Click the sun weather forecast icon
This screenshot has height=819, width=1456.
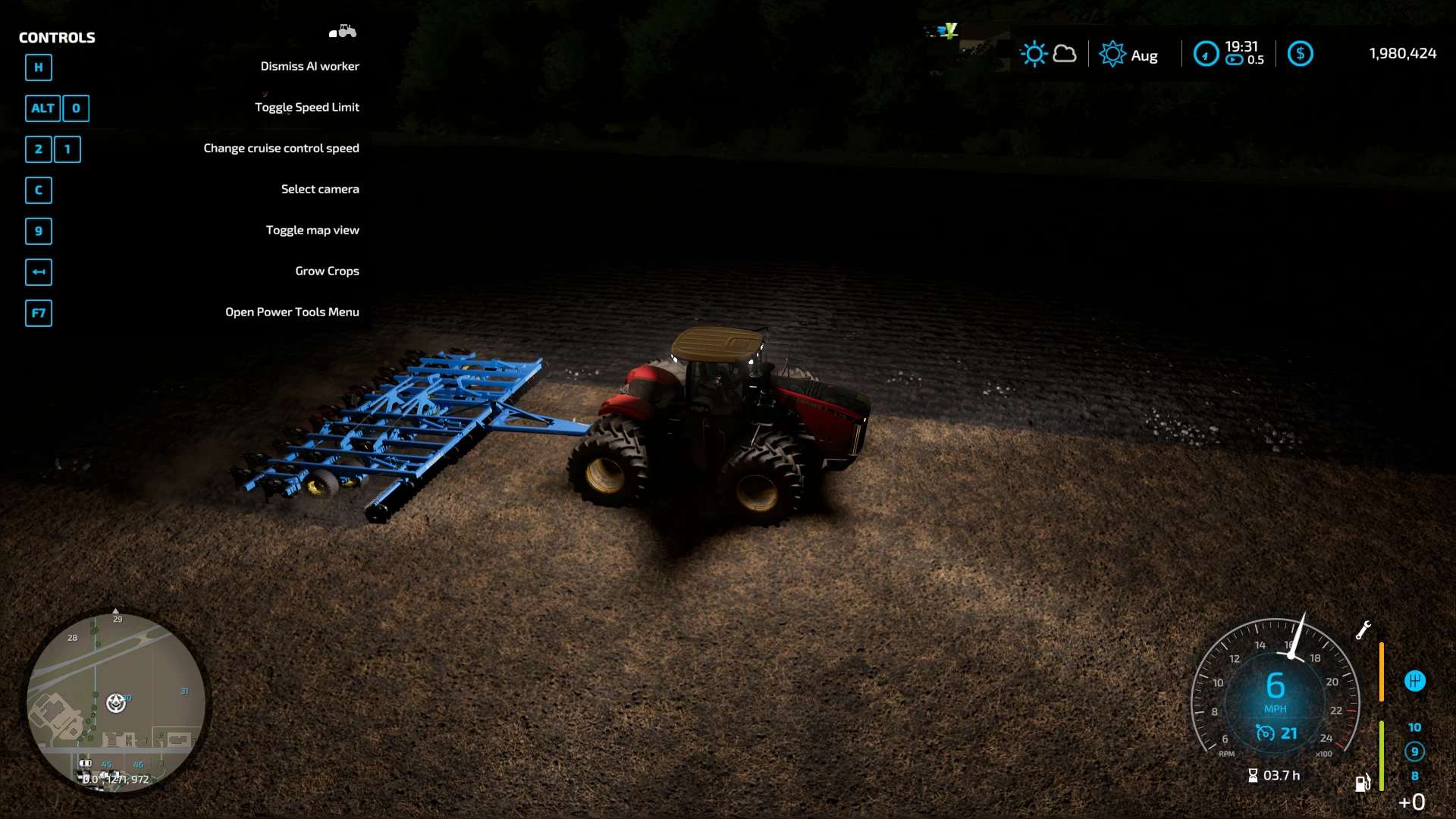point(1034,54)
